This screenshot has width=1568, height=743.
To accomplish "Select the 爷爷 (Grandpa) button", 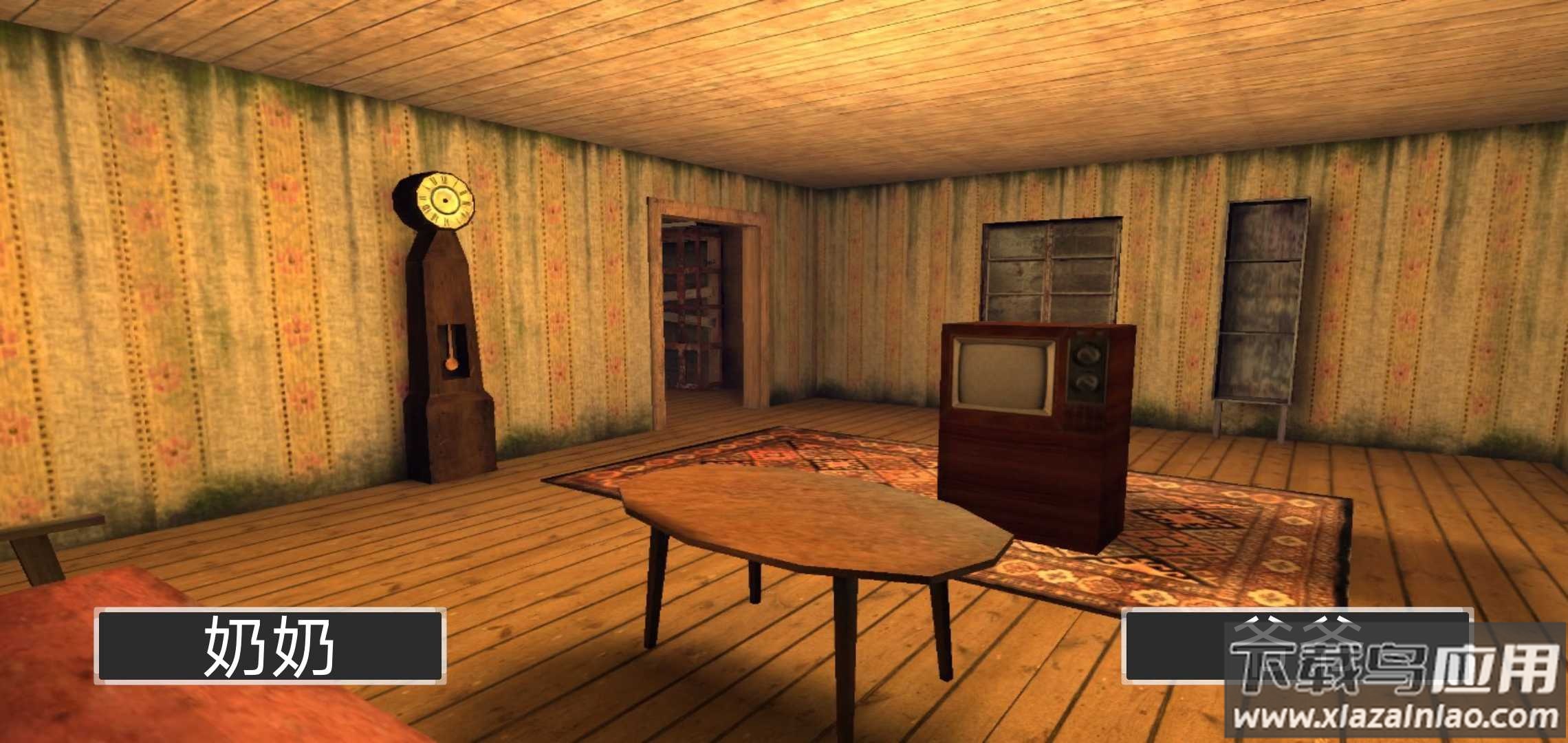I will [x=1296, y=646].
